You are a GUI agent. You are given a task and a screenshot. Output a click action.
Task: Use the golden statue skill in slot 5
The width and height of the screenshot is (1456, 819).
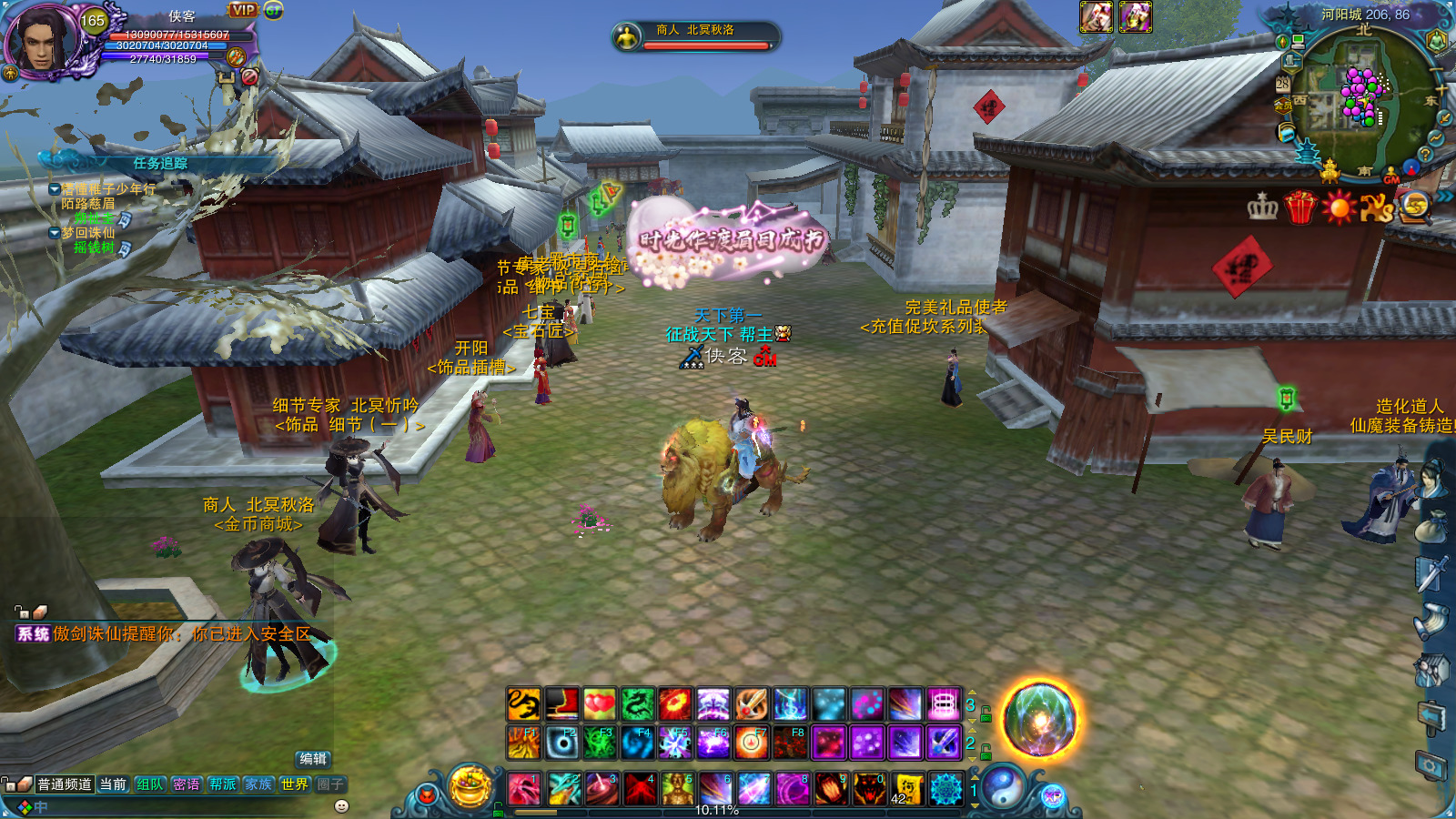(x=677, y=789)
